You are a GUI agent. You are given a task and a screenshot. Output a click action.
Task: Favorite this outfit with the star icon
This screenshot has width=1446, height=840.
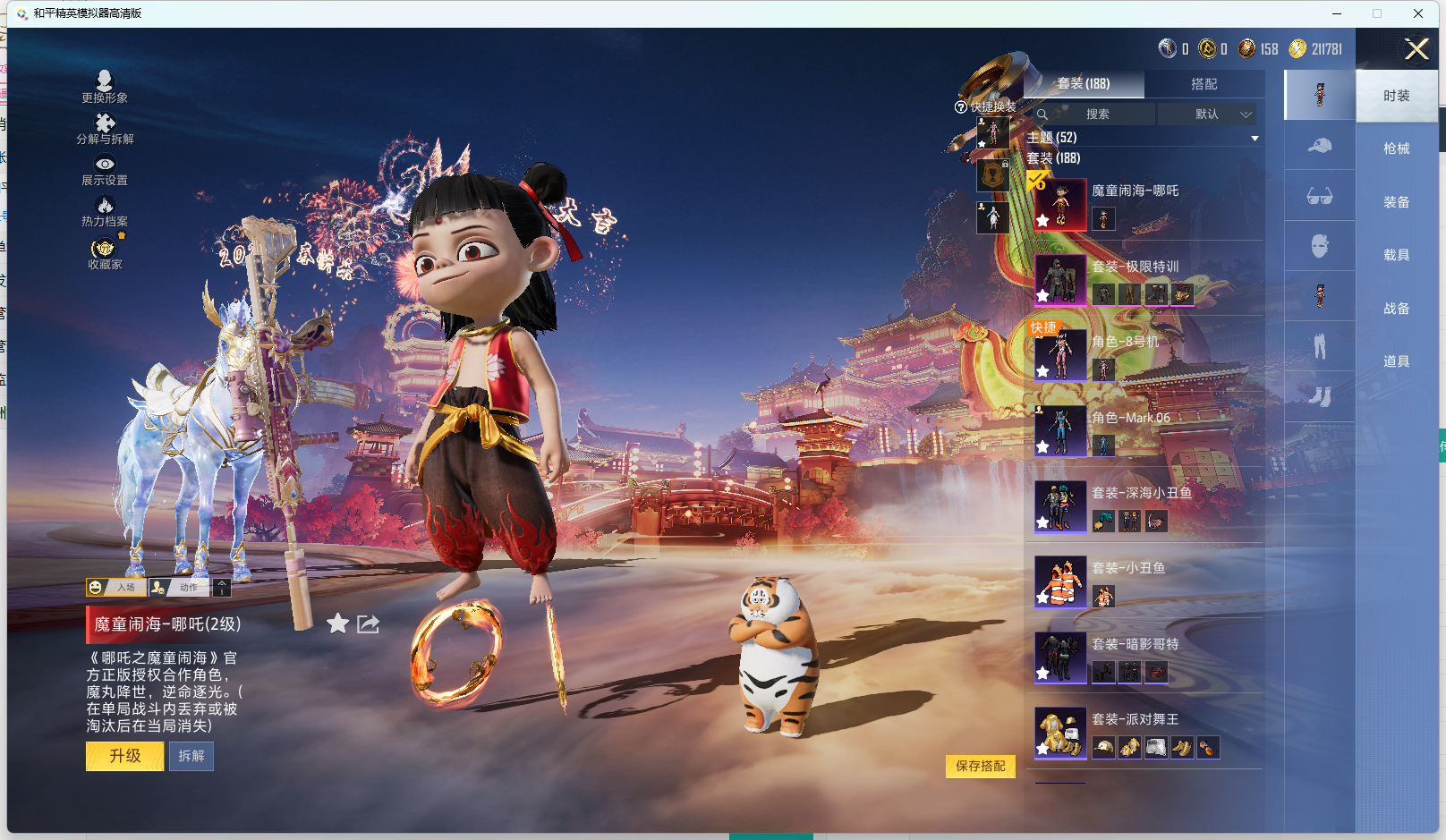tap(337, 624)
